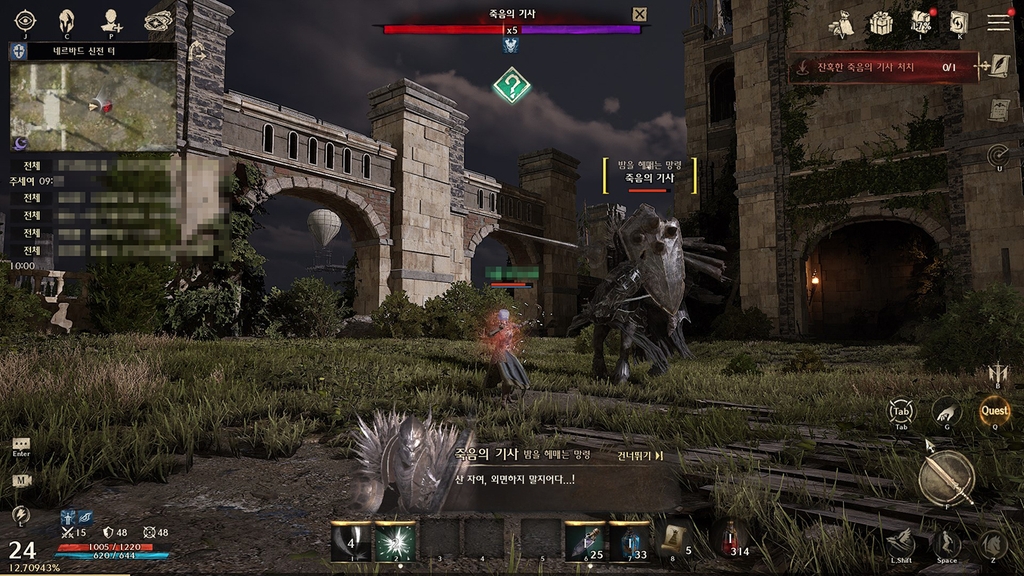Screen dimensions: 1024x576
Task: Open the helmet character icon
Action: coord(68,21)
